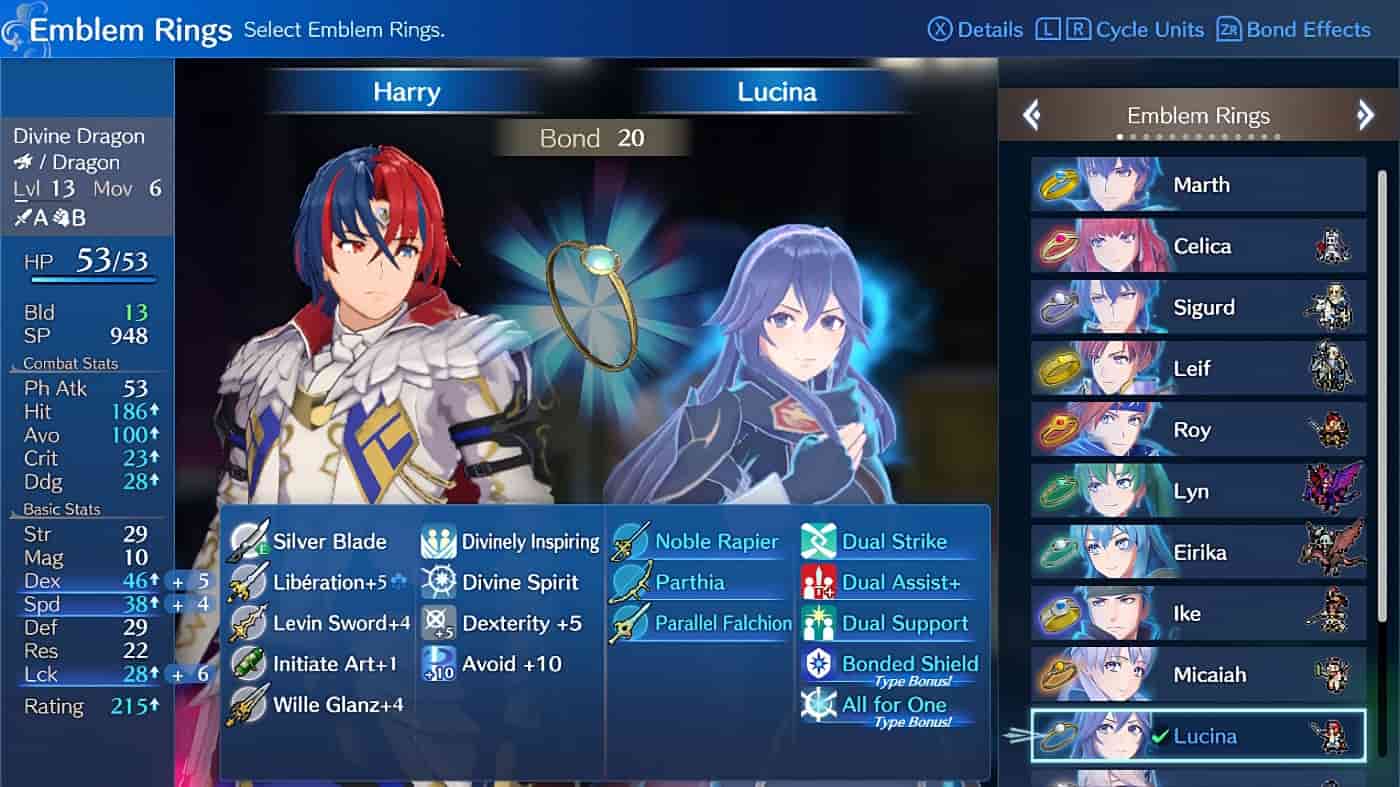Click the Parallel Falchion icon

pos(629,623)
